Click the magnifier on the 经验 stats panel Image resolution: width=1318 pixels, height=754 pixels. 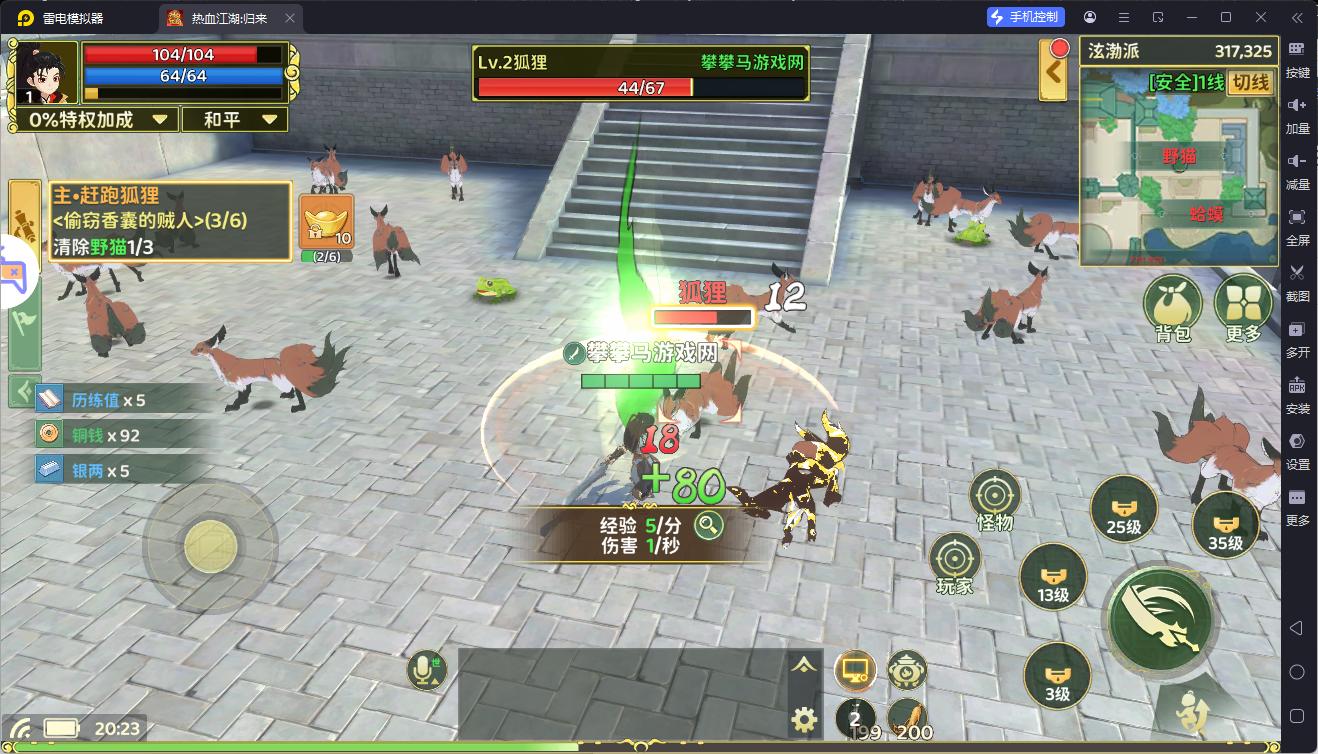tap(709, 525)
